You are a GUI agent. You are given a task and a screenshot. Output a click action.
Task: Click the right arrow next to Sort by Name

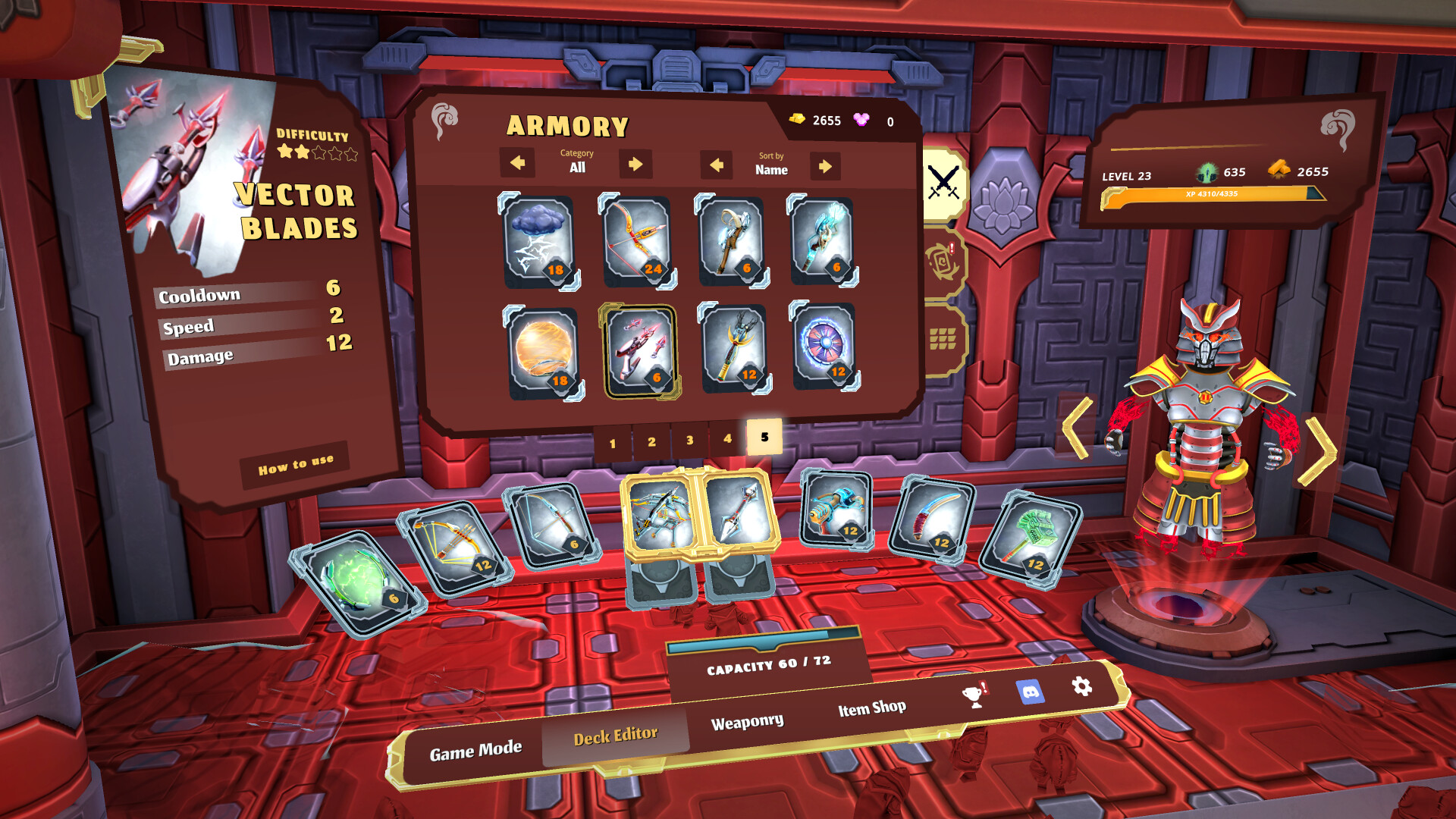pyautogui.click(x=826, y=166)
